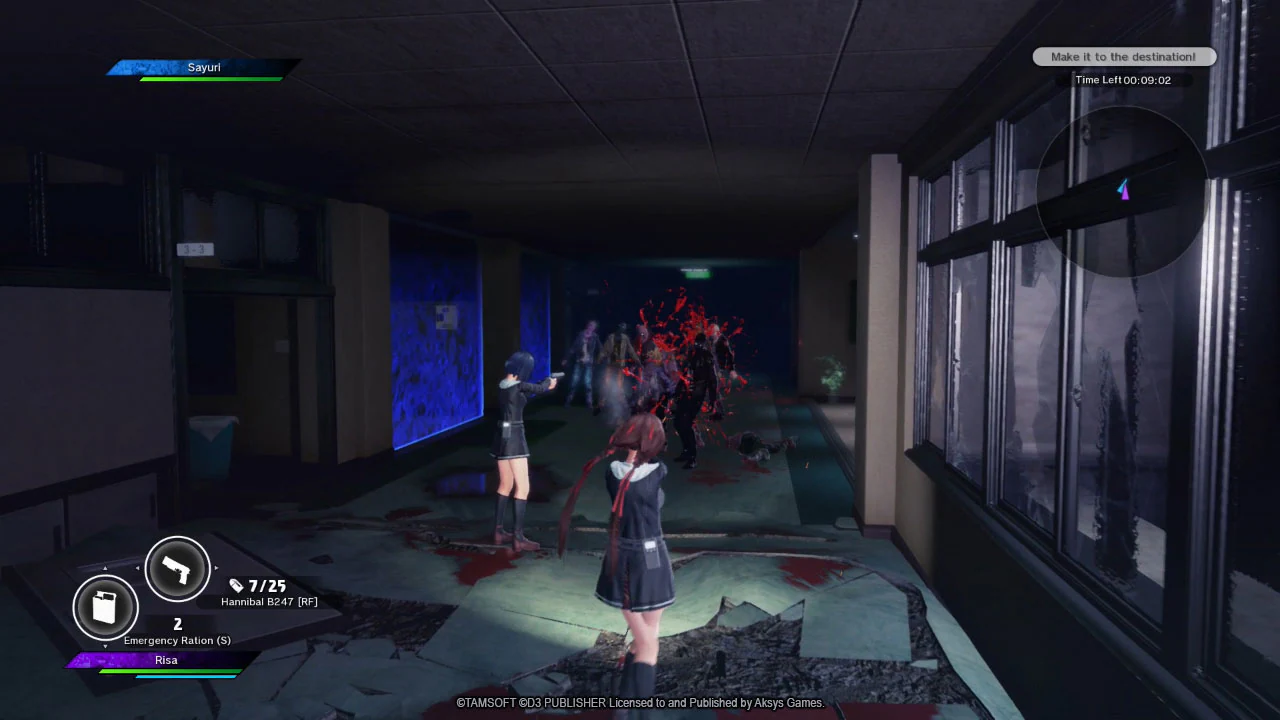Screen dimensions: 1280x720
Task: Click the 'Make it to the destination!' objective banner
Action: tap(1124, 57)
